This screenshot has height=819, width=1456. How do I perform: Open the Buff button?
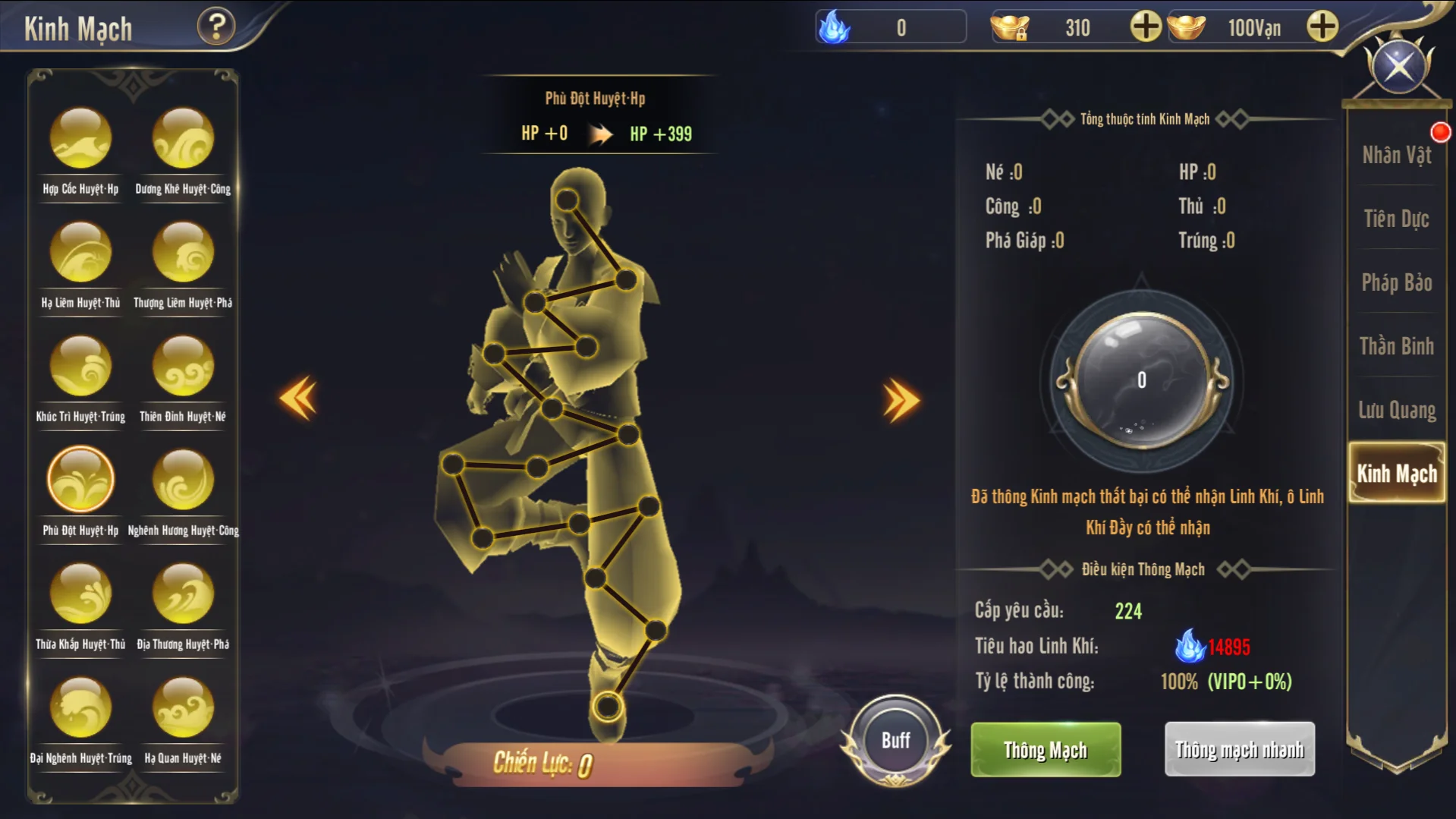(x=895, y=740)
